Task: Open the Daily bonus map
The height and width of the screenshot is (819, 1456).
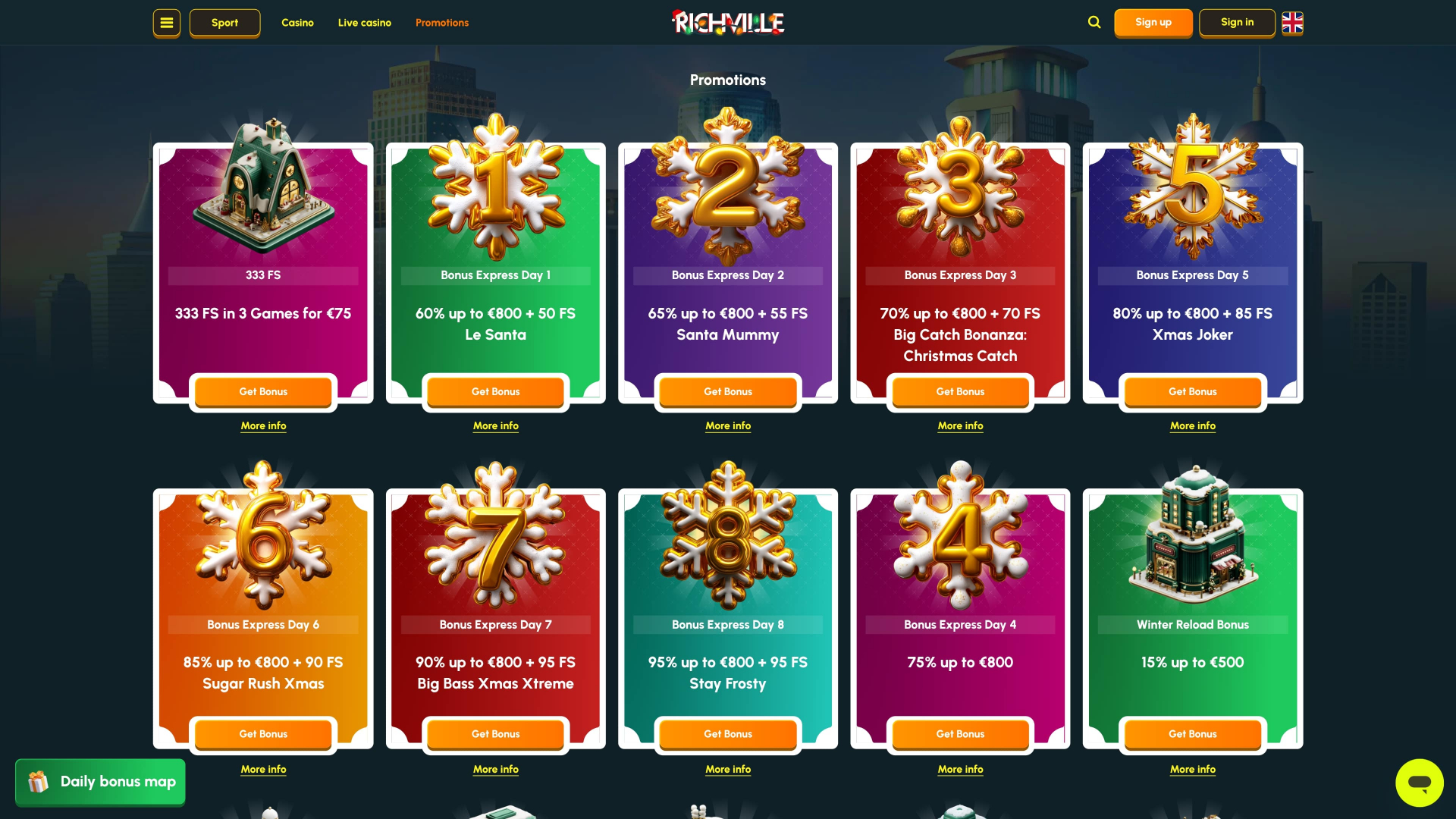Action: 99,782
